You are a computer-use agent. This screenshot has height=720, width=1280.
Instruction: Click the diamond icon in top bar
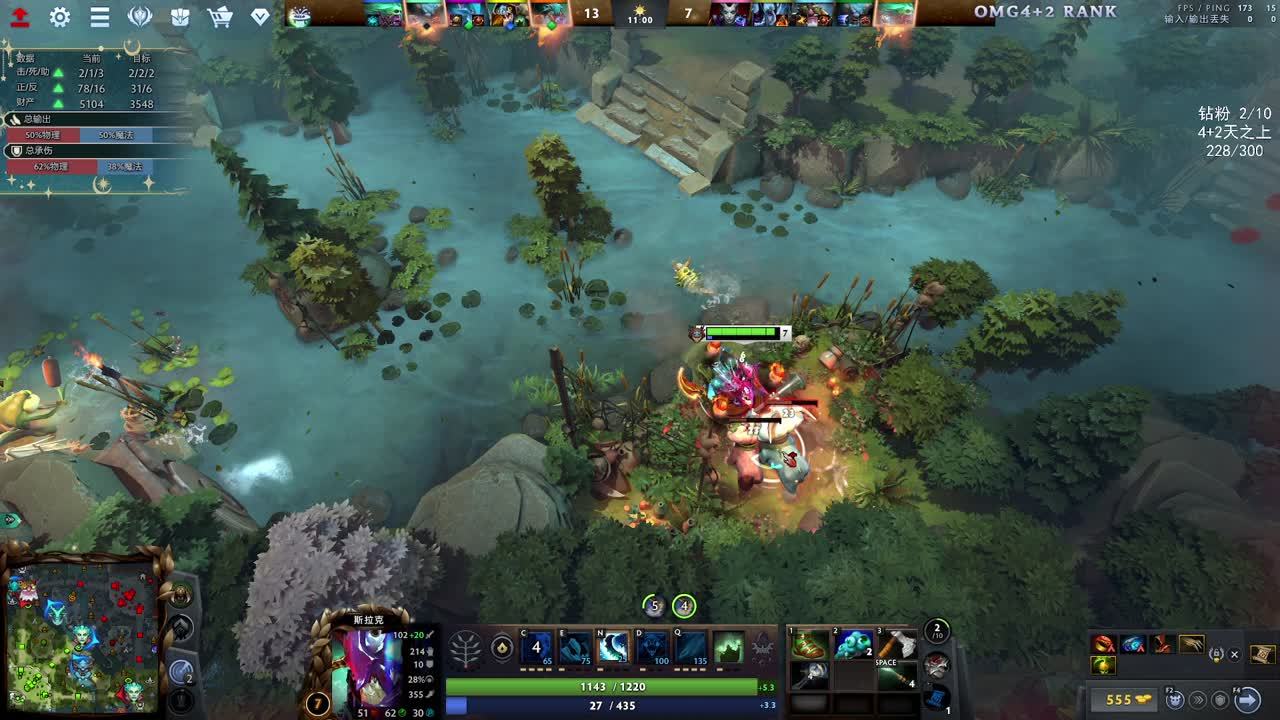point(260,16)
